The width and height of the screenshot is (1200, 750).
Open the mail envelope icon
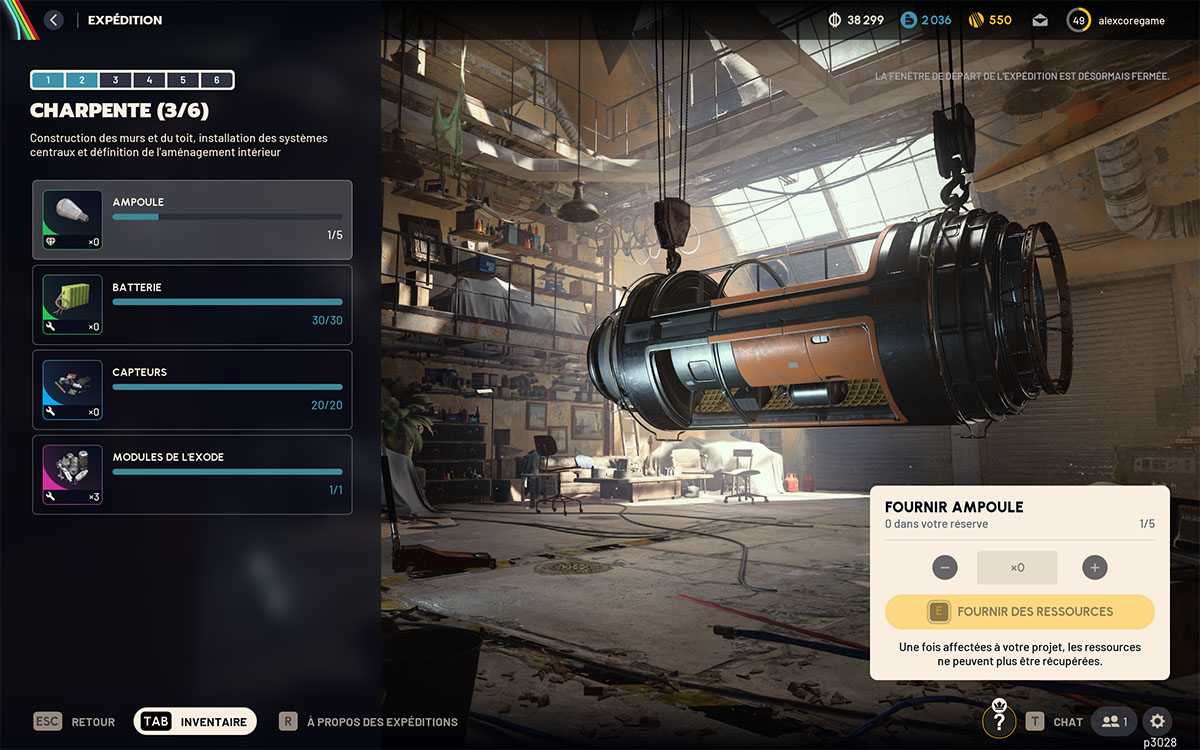point(1040,20)
